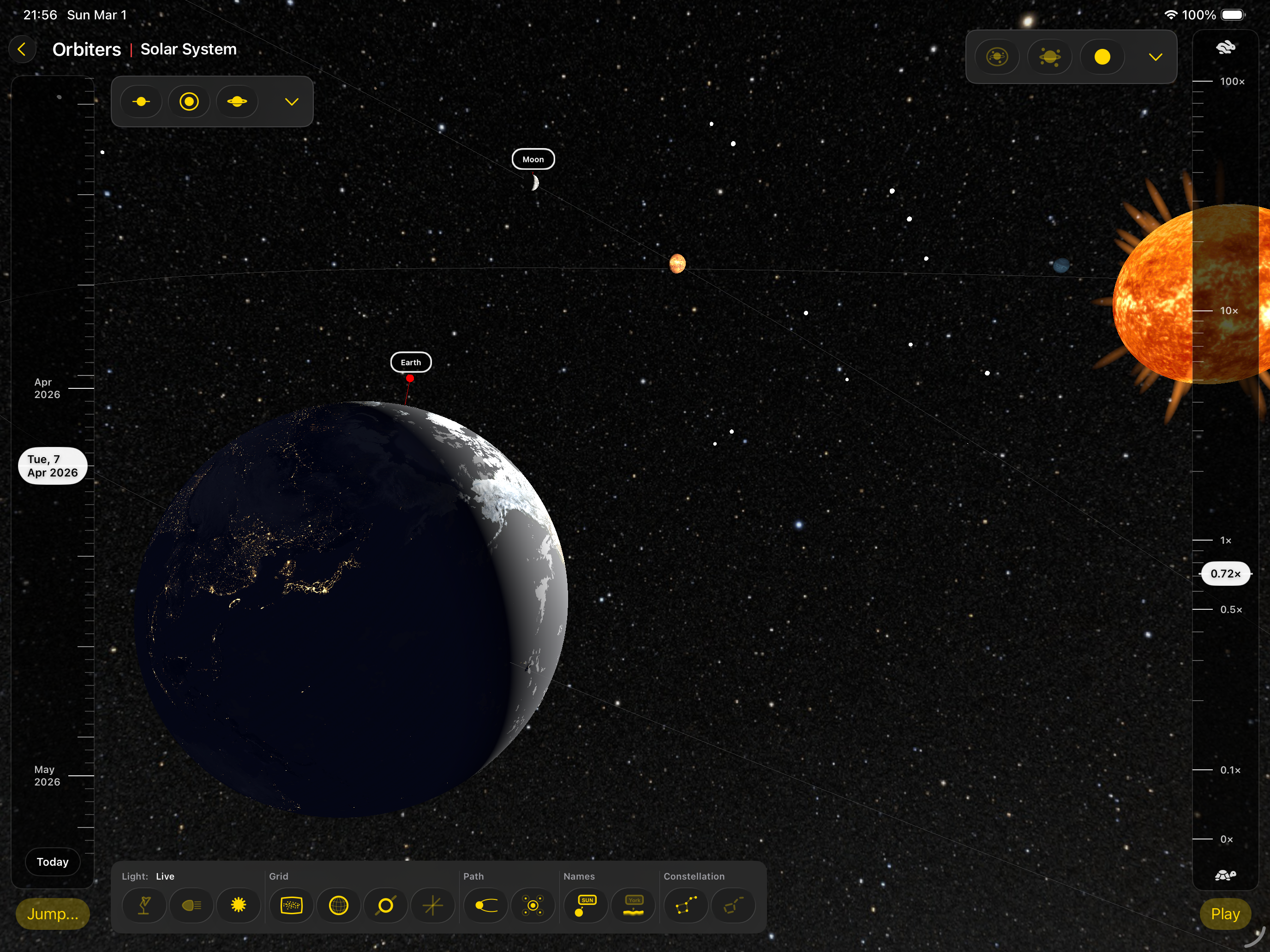Select the Moon name label

pos(533,159)
